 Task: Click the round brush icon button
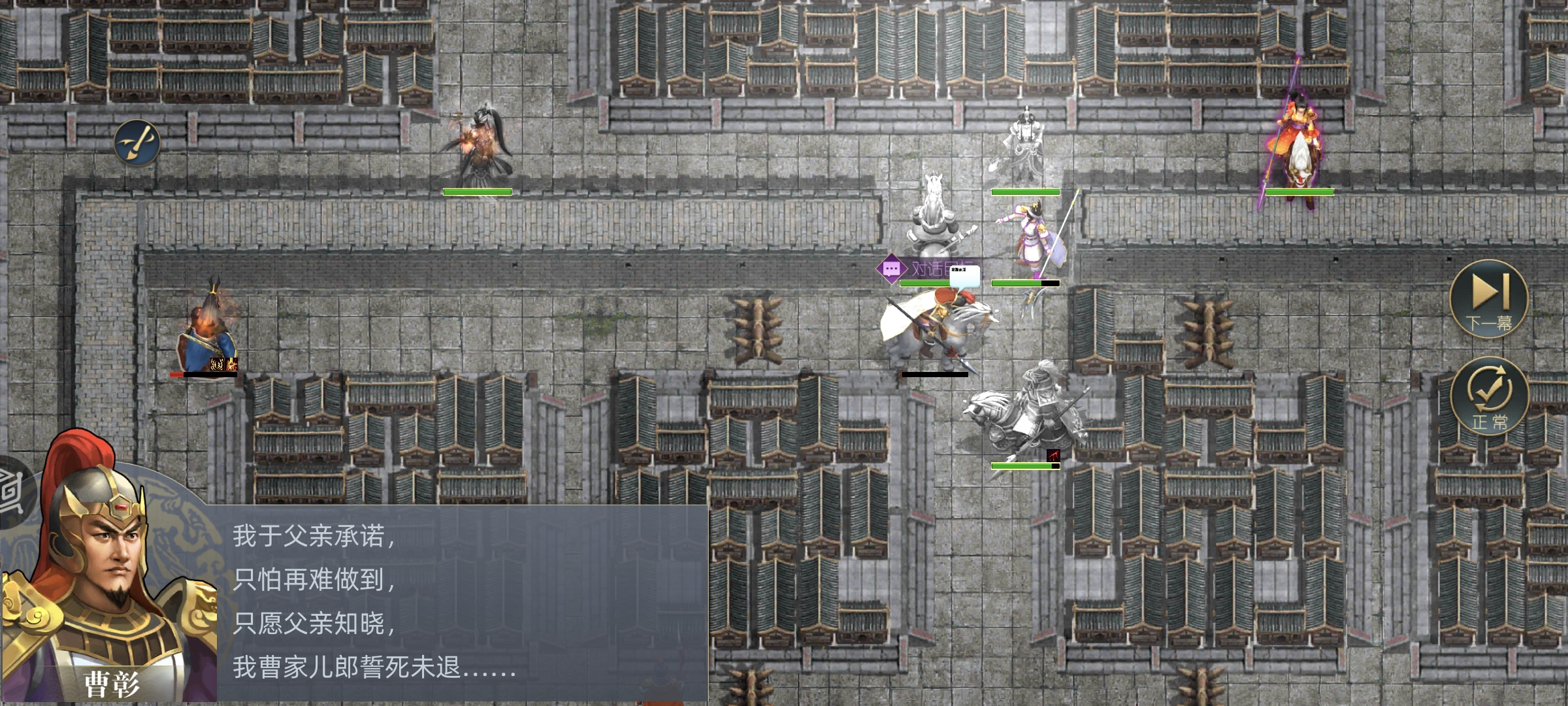point(137,142)
